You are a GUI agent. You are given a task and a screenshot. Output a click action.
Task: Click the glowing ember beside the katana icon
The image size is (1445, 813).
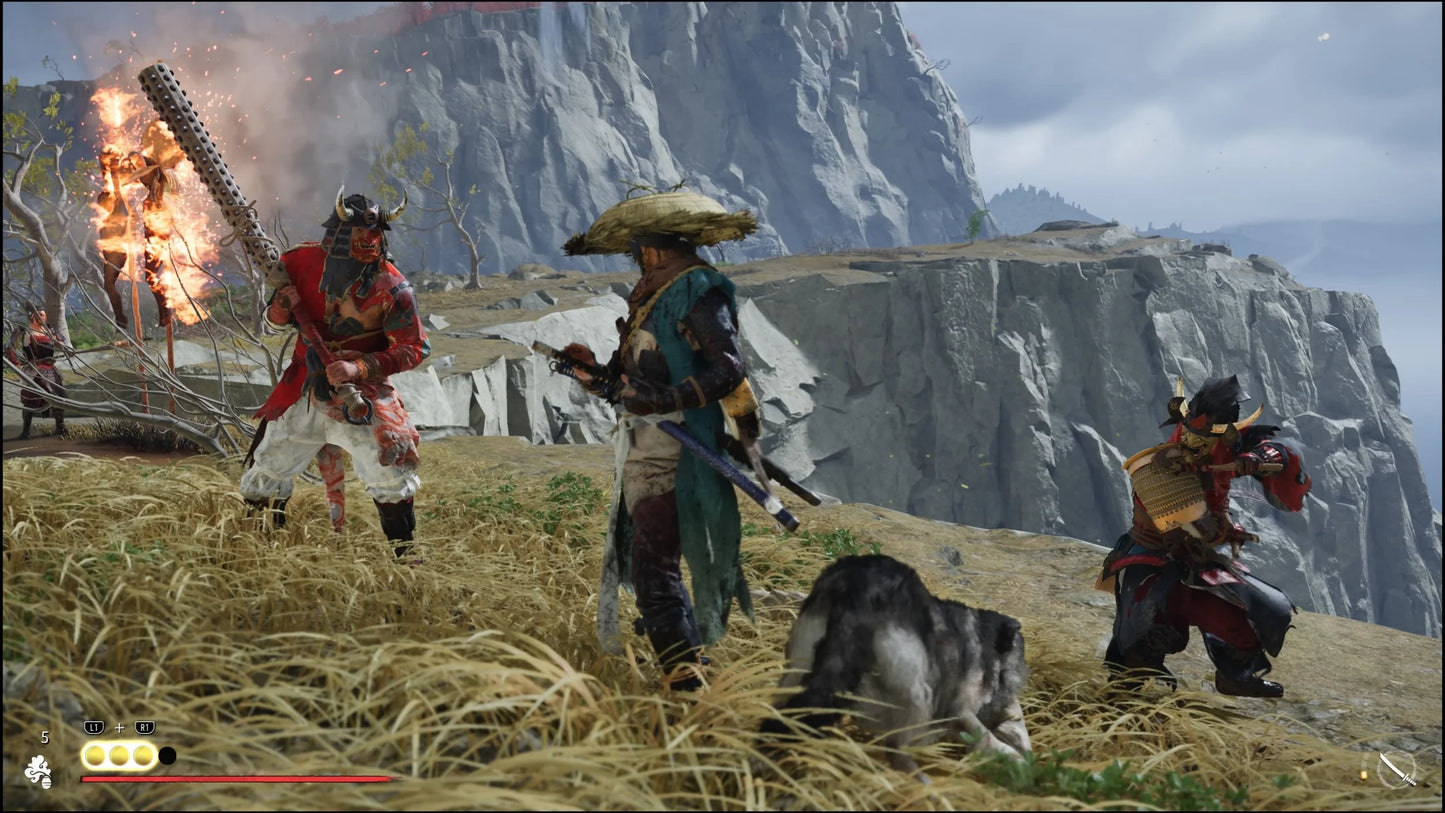[x=1364, y=775]
